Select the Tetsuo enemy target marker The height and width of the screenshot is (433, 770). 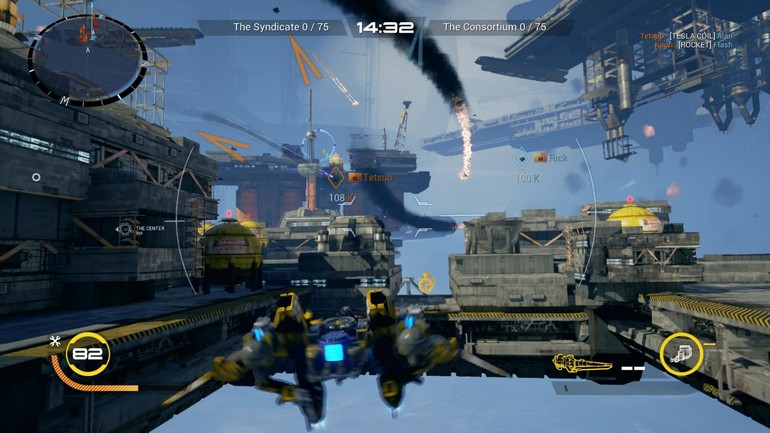pos(336,178)
